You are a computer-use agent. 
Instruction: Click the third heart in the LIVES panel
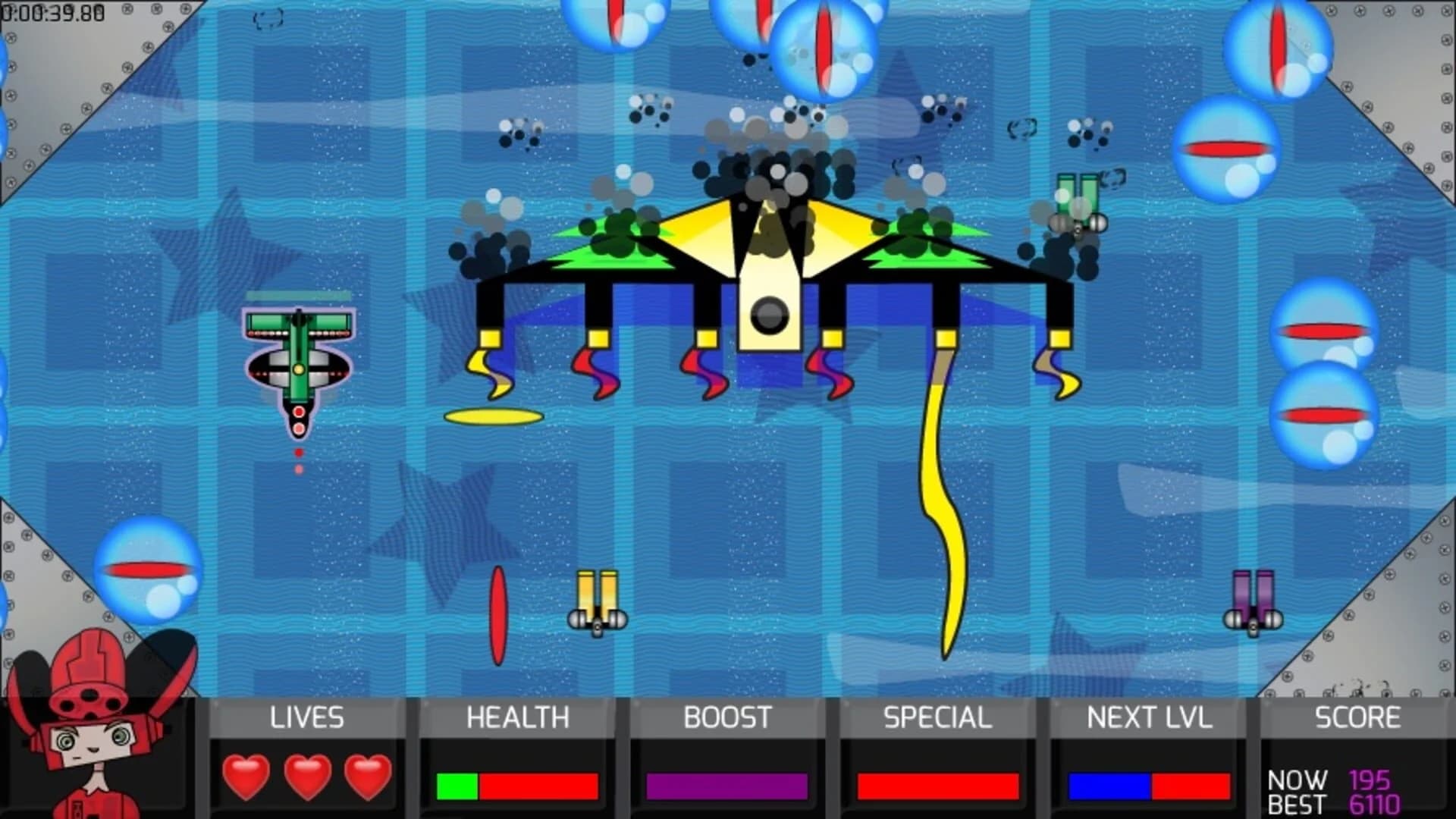click(366, 777)
